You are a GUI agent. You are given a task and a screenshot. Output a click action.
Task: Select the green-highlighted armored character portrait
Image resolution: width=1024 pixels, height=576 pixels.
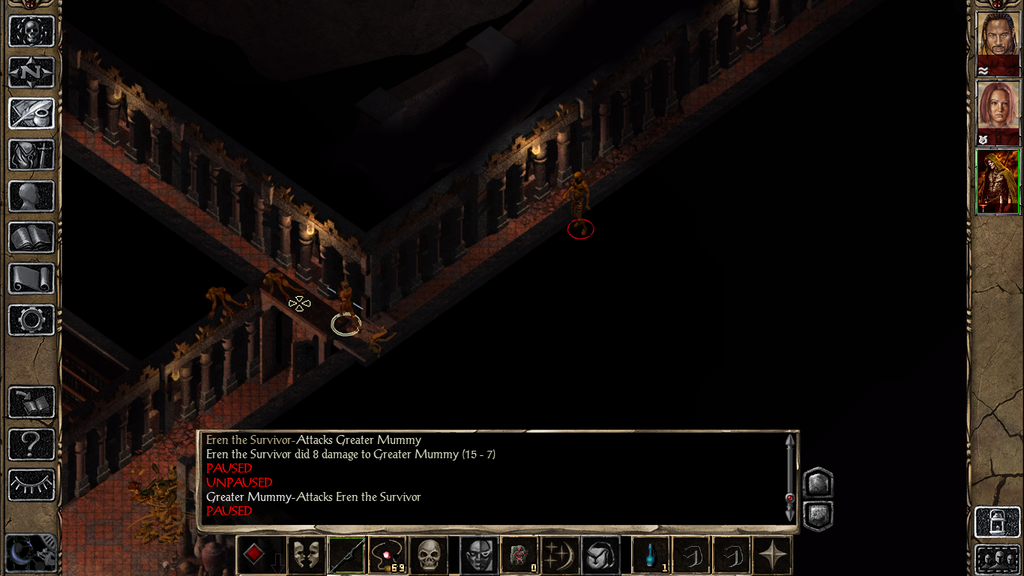coord(997,181)
